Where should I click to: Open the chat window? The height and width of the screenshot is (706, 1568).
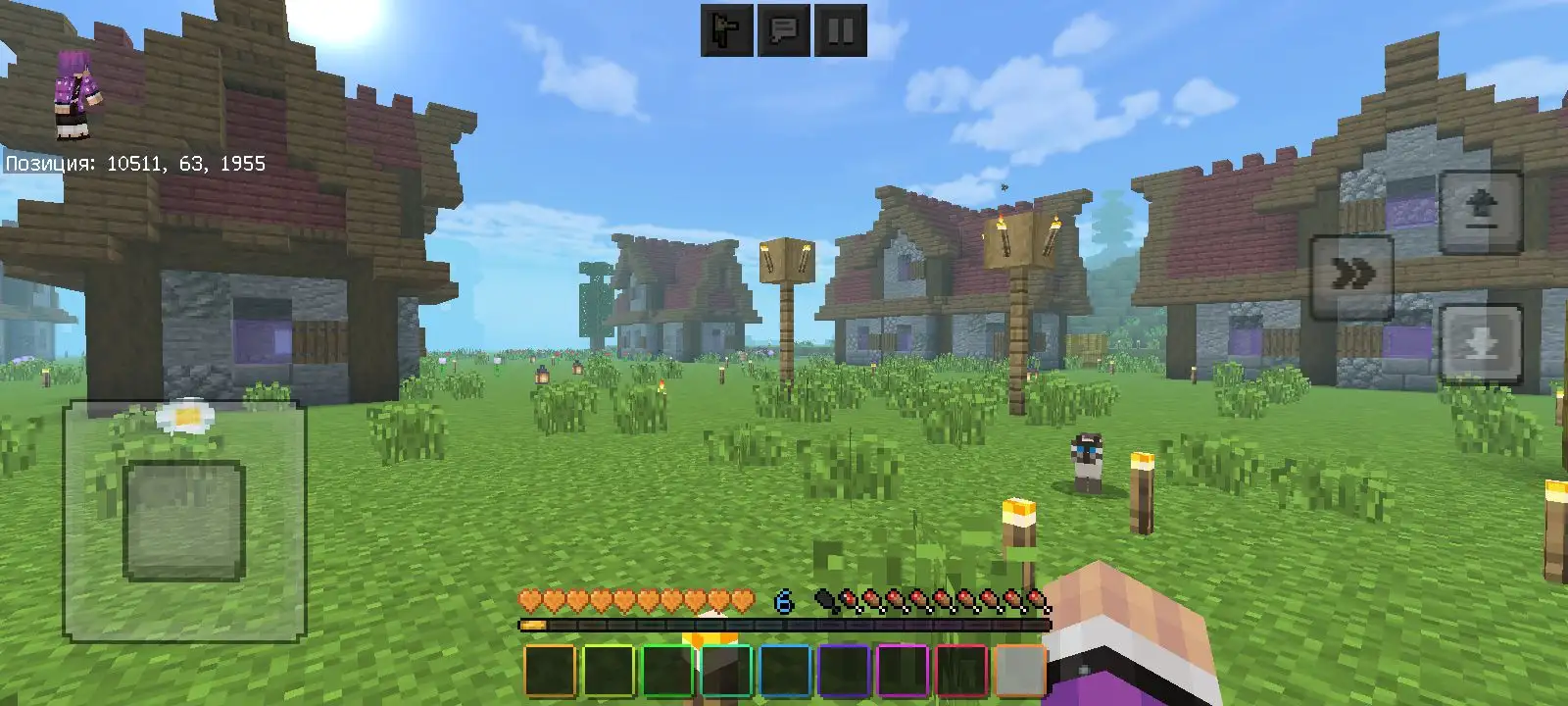point(784,31)
